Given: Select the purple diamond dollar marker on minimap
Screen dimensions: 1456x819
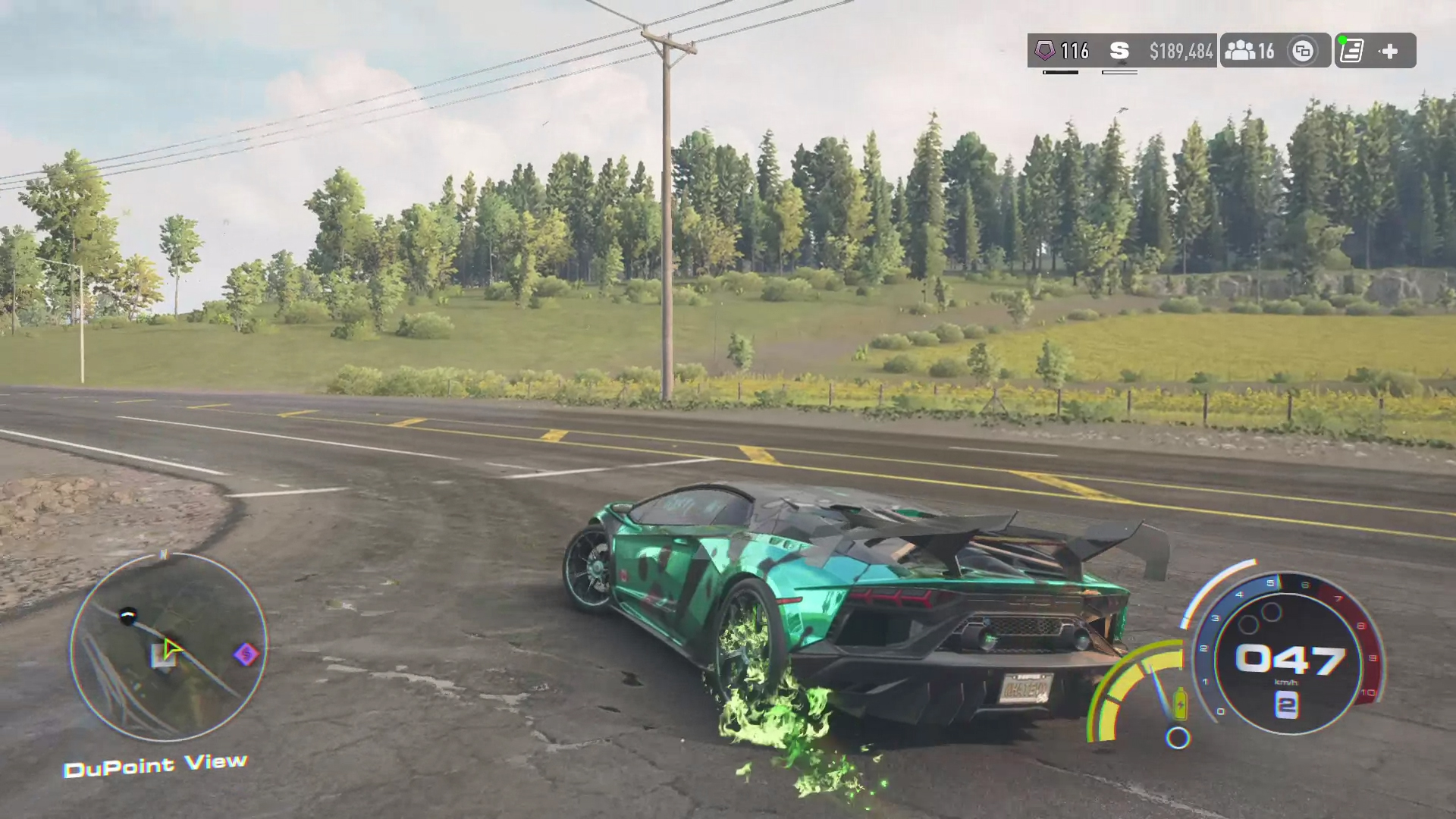Looking at the screenshot, I should click(246, 654).
